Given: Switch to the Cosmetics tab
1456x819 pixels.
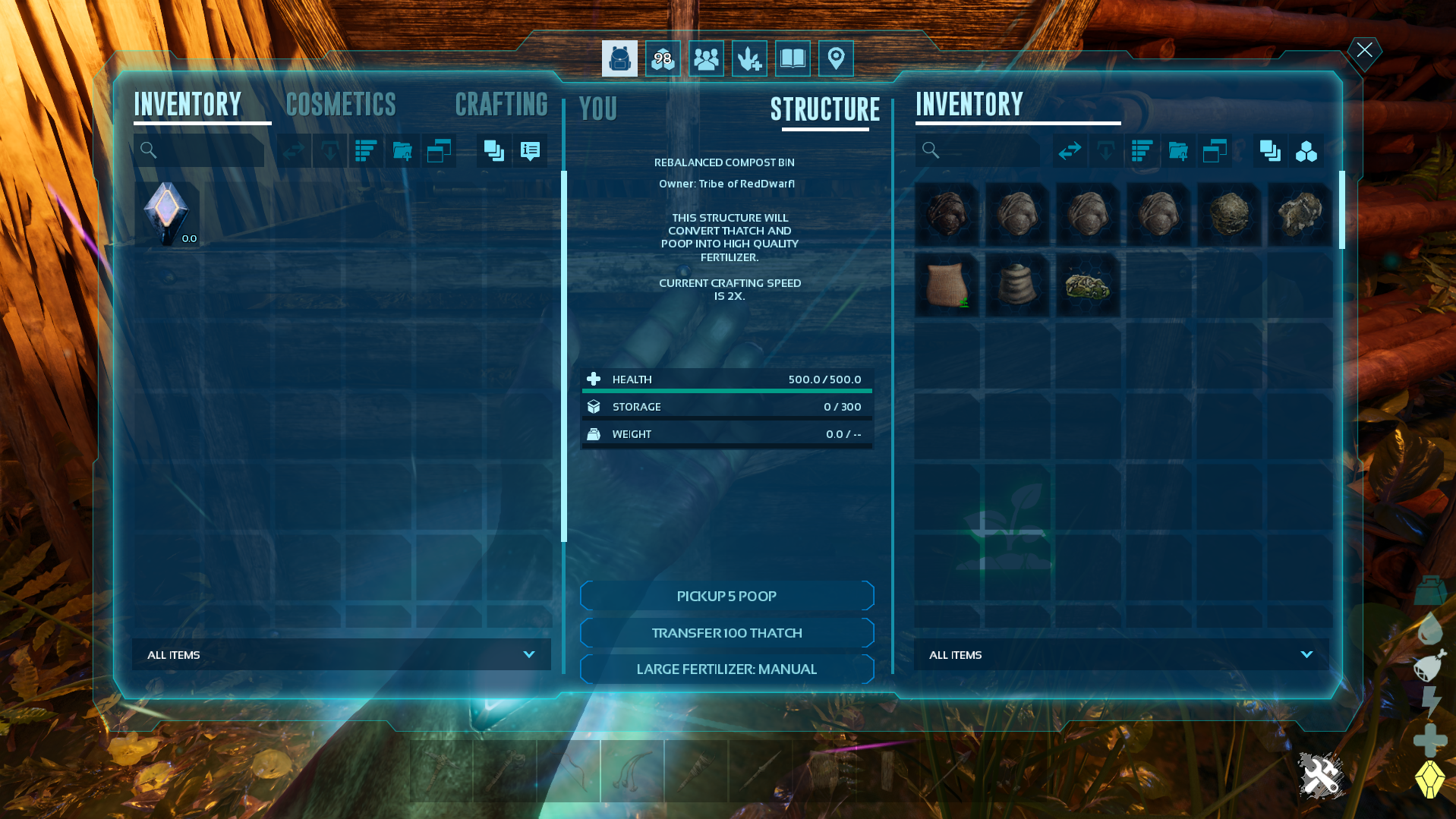Looking at the screenshot, I should point(341,105).
